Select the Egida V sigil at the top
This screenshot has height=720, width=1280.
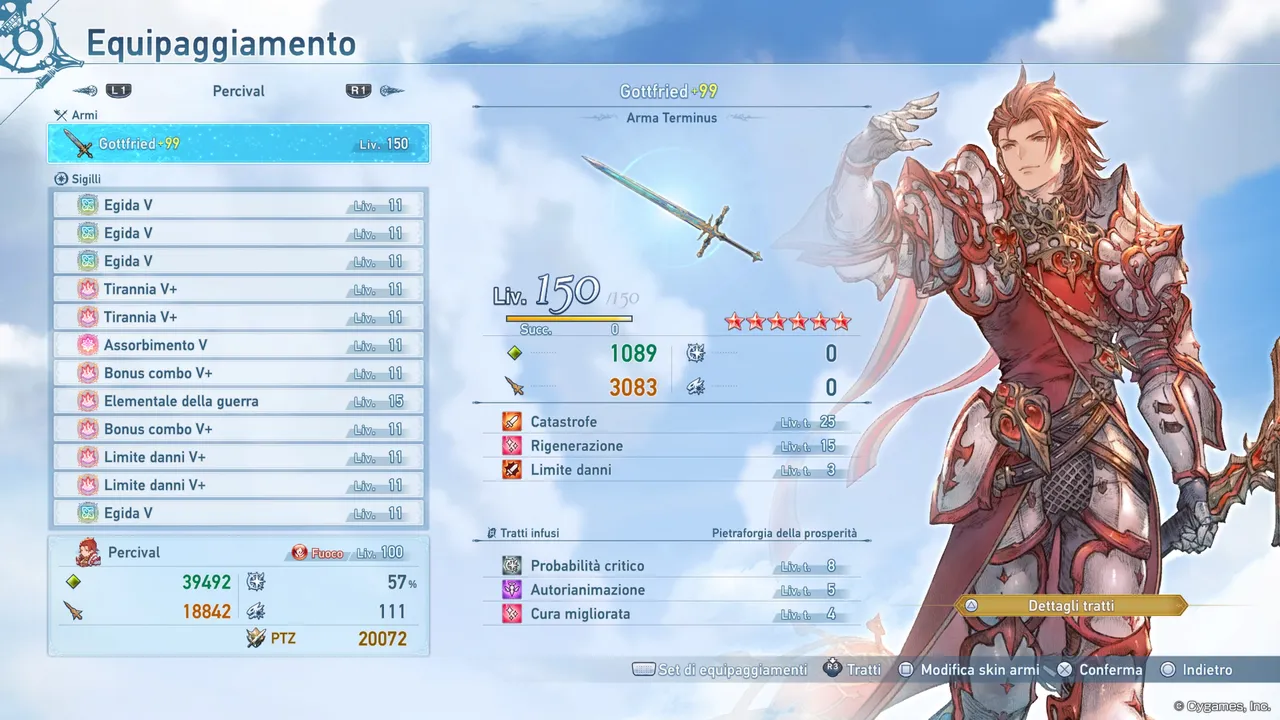pos(240,204)
